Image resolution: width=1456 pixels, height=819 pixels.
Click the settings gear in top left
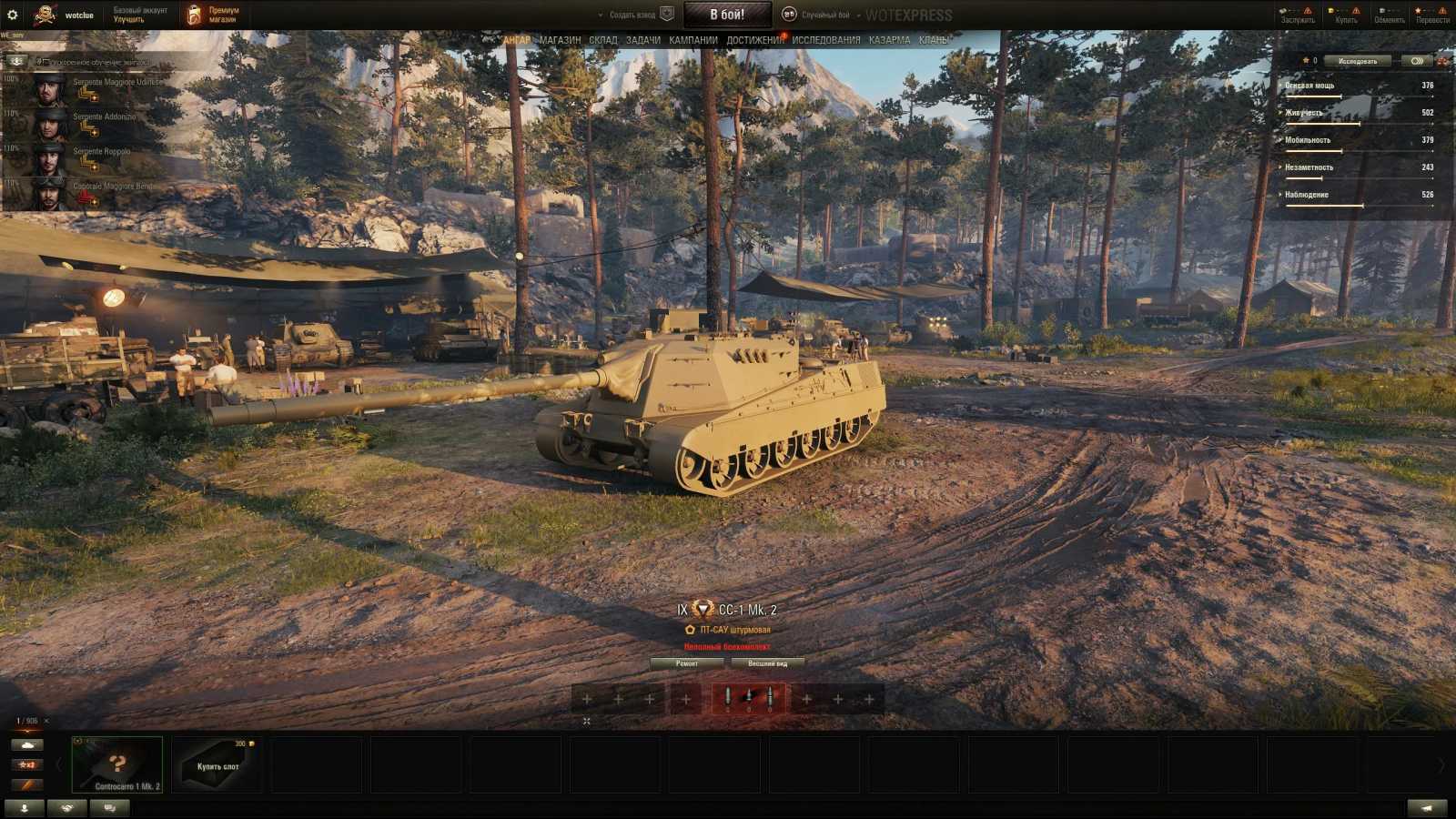point(13,13)
